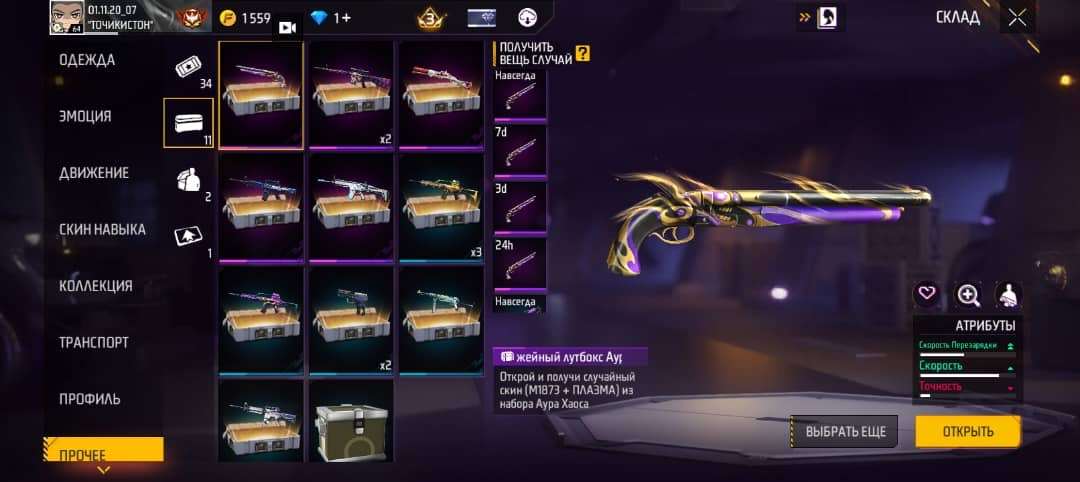Open the СКИН НАВЫКА section

click(x=102, y=229)
